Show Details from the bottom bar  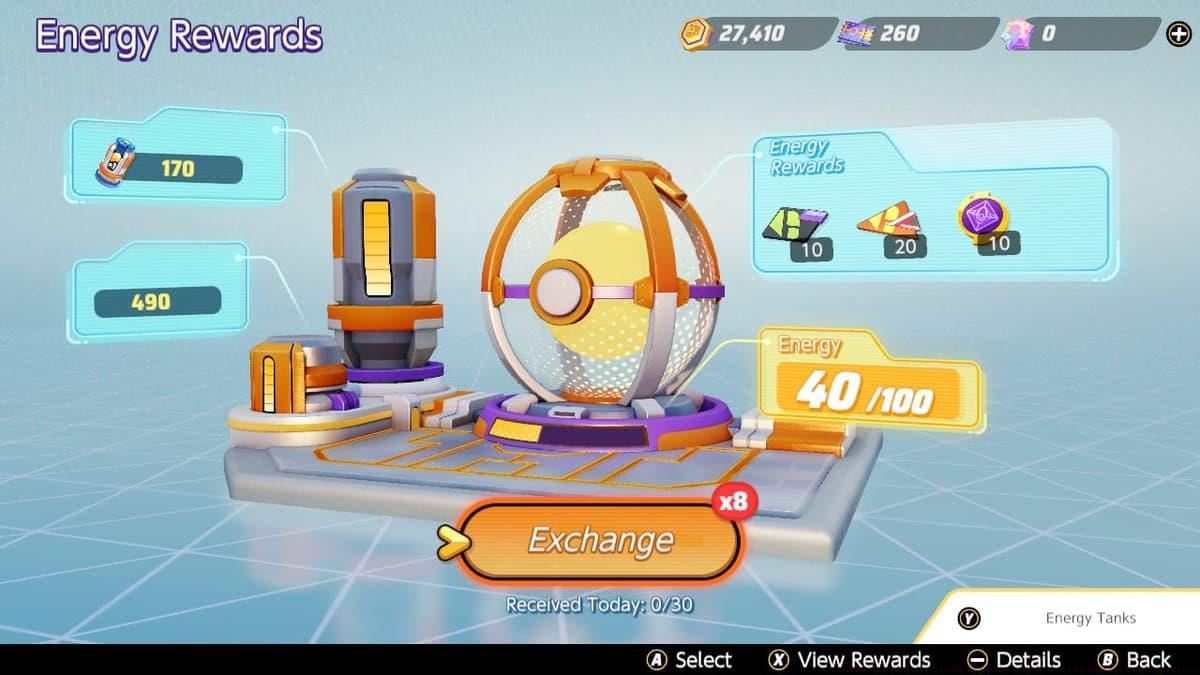coord(1014,660)
